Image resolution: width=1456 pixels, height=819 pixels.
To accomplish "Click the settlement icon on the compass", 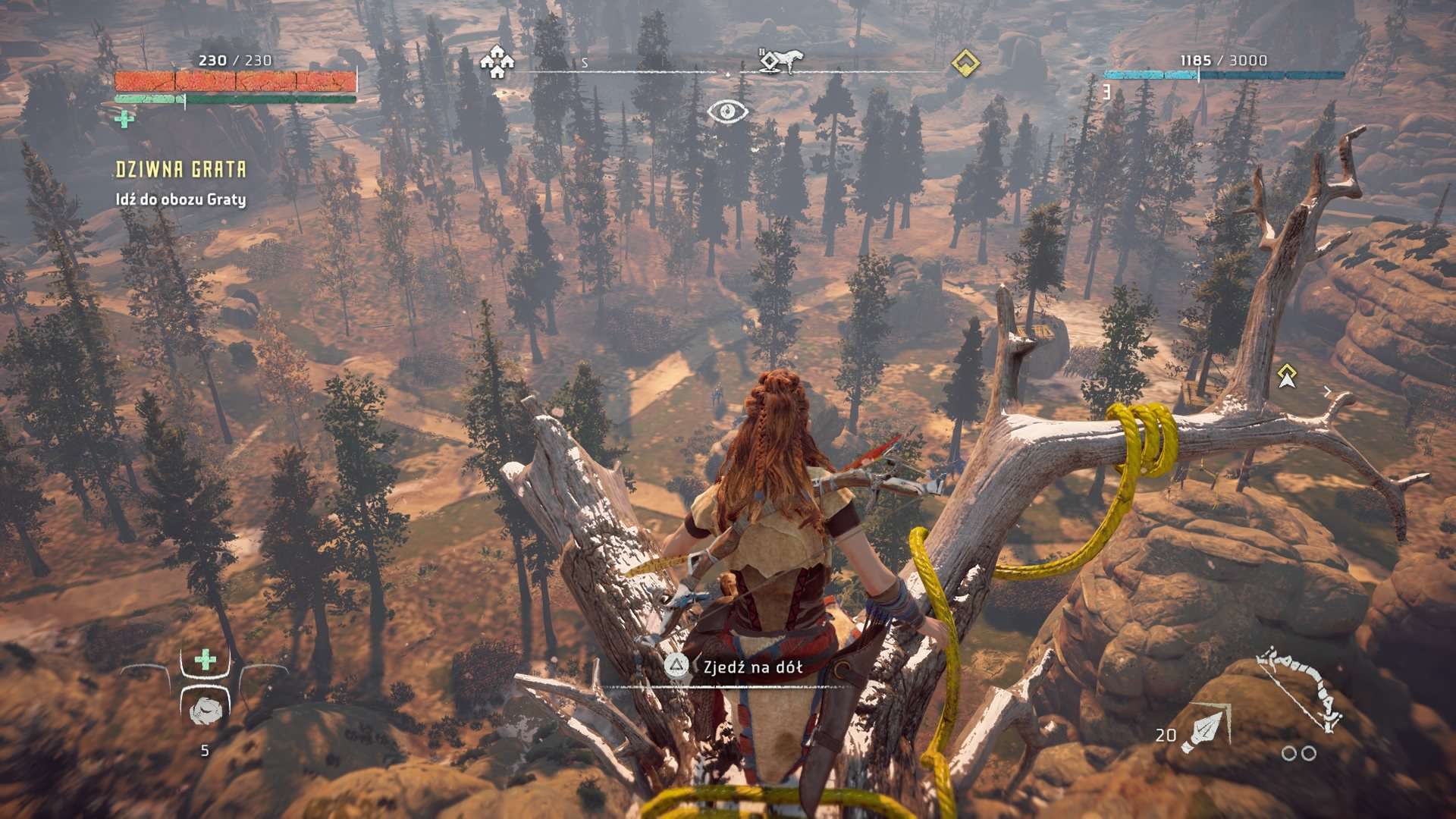I will point(497,61).
